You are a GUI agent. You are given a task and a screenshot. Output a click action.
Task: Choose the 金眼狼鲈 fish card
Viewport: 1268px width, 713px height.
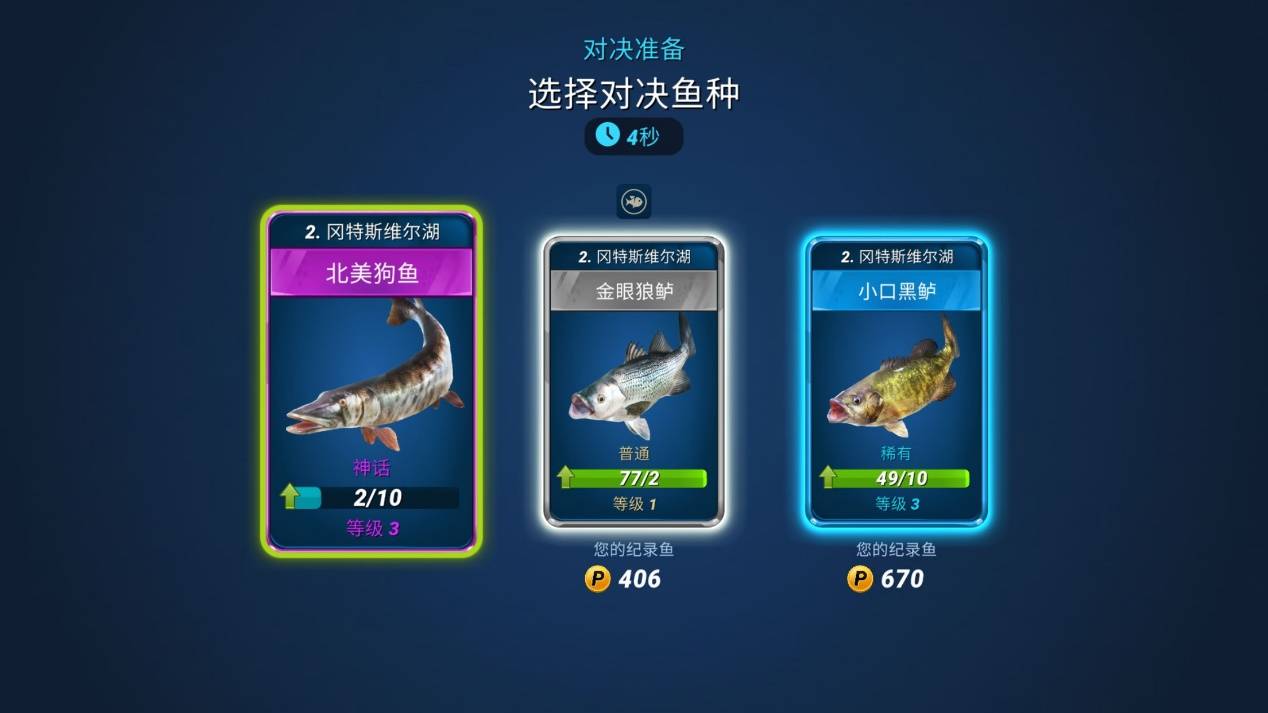click(x=634, y=382)
